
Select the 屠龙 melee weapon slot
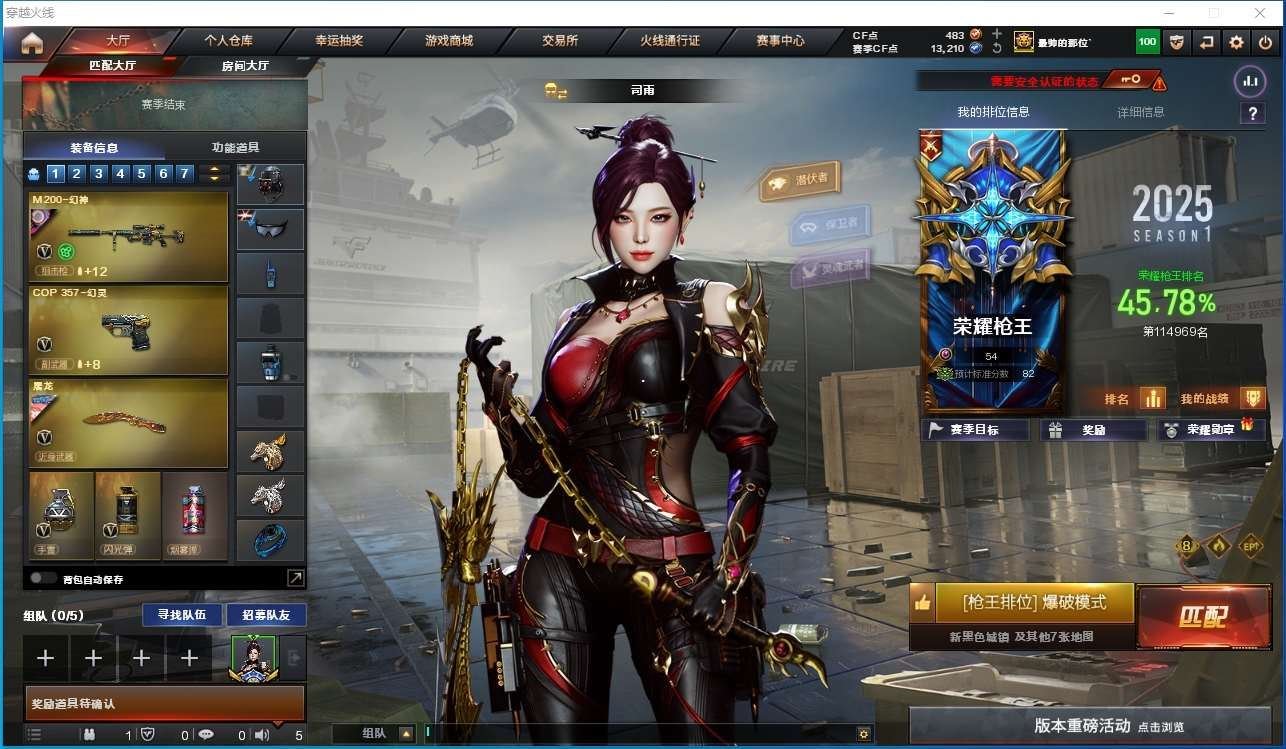tap(129, 422)
